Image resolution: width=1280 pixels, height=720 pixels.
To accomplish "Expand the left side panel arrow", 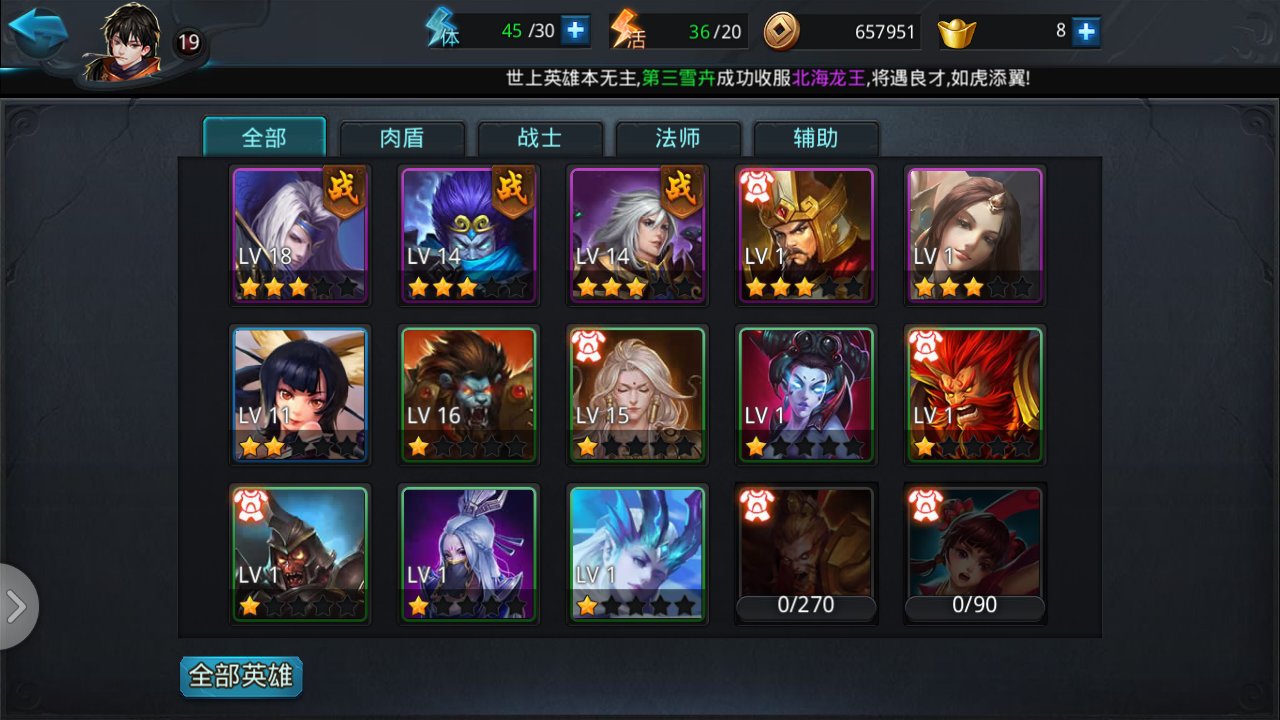I will 16,604.
